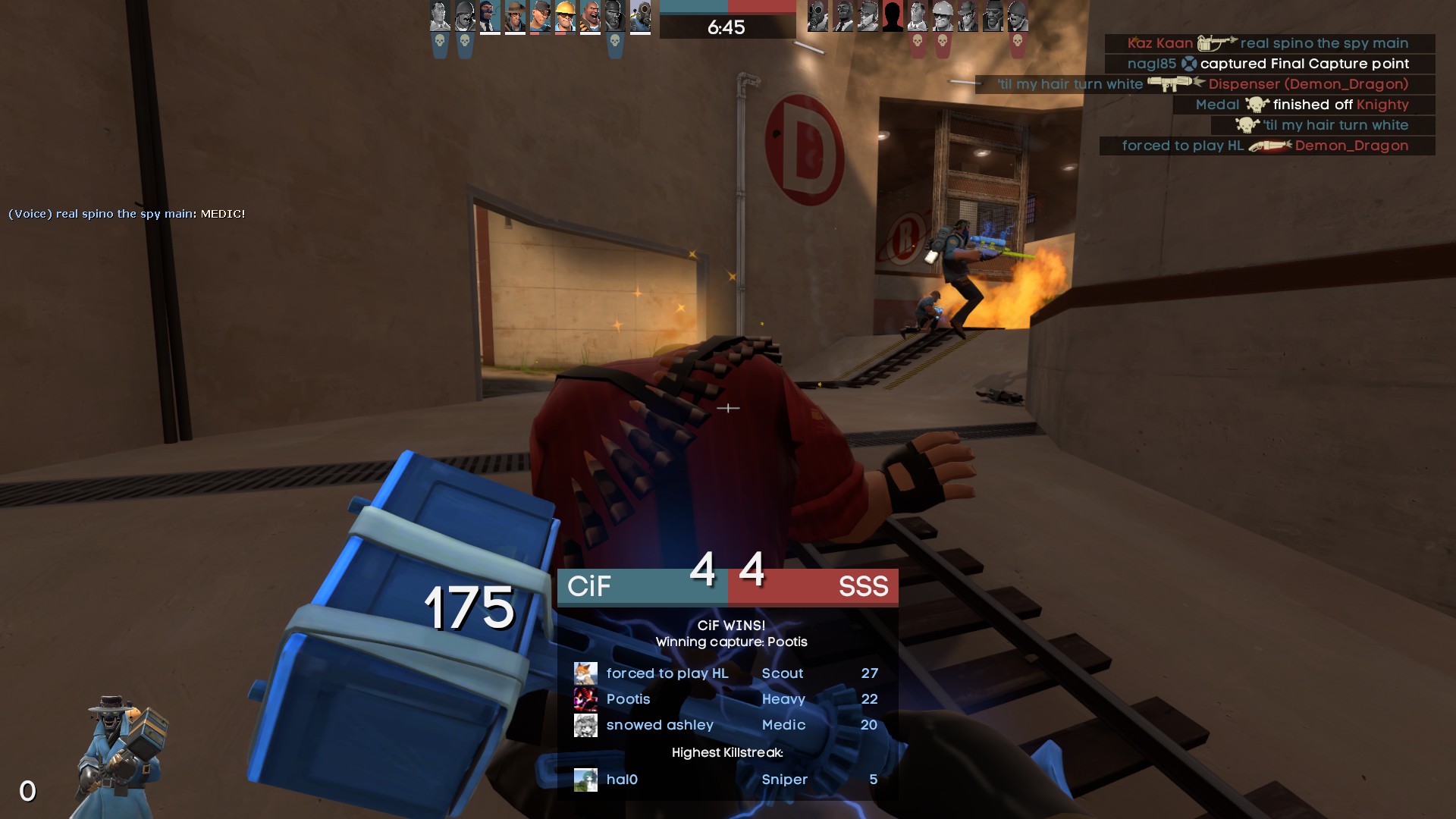This screenshot has width=1456, height=819.
Task: Select the "forced to play HL" Scout row
Action: 726,673
